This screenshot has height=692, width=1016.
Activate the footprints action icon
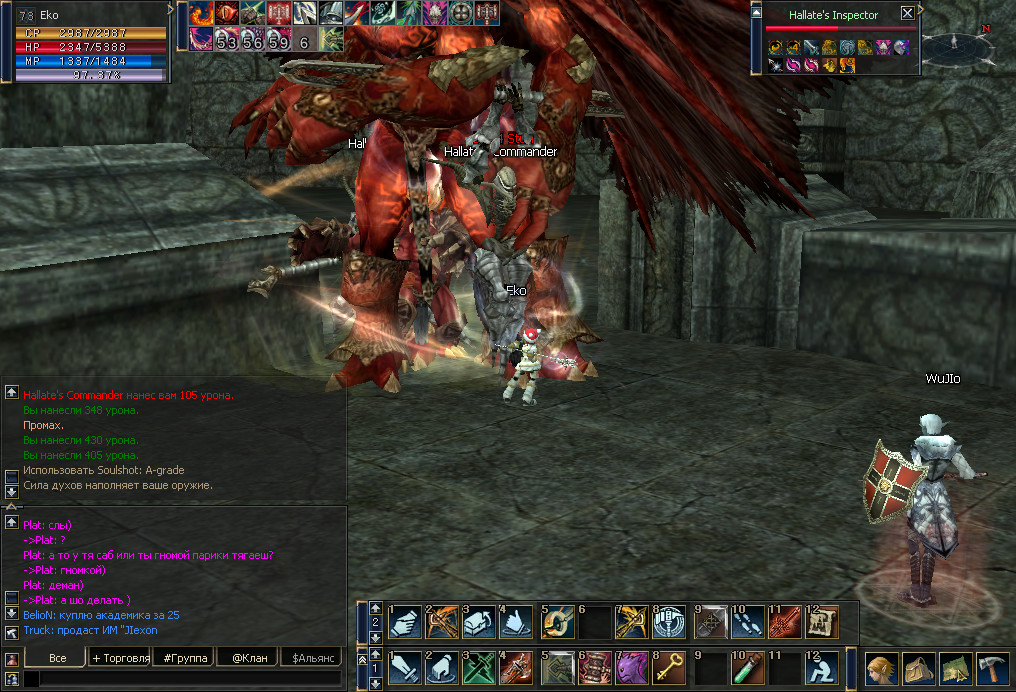click(746, 622)
